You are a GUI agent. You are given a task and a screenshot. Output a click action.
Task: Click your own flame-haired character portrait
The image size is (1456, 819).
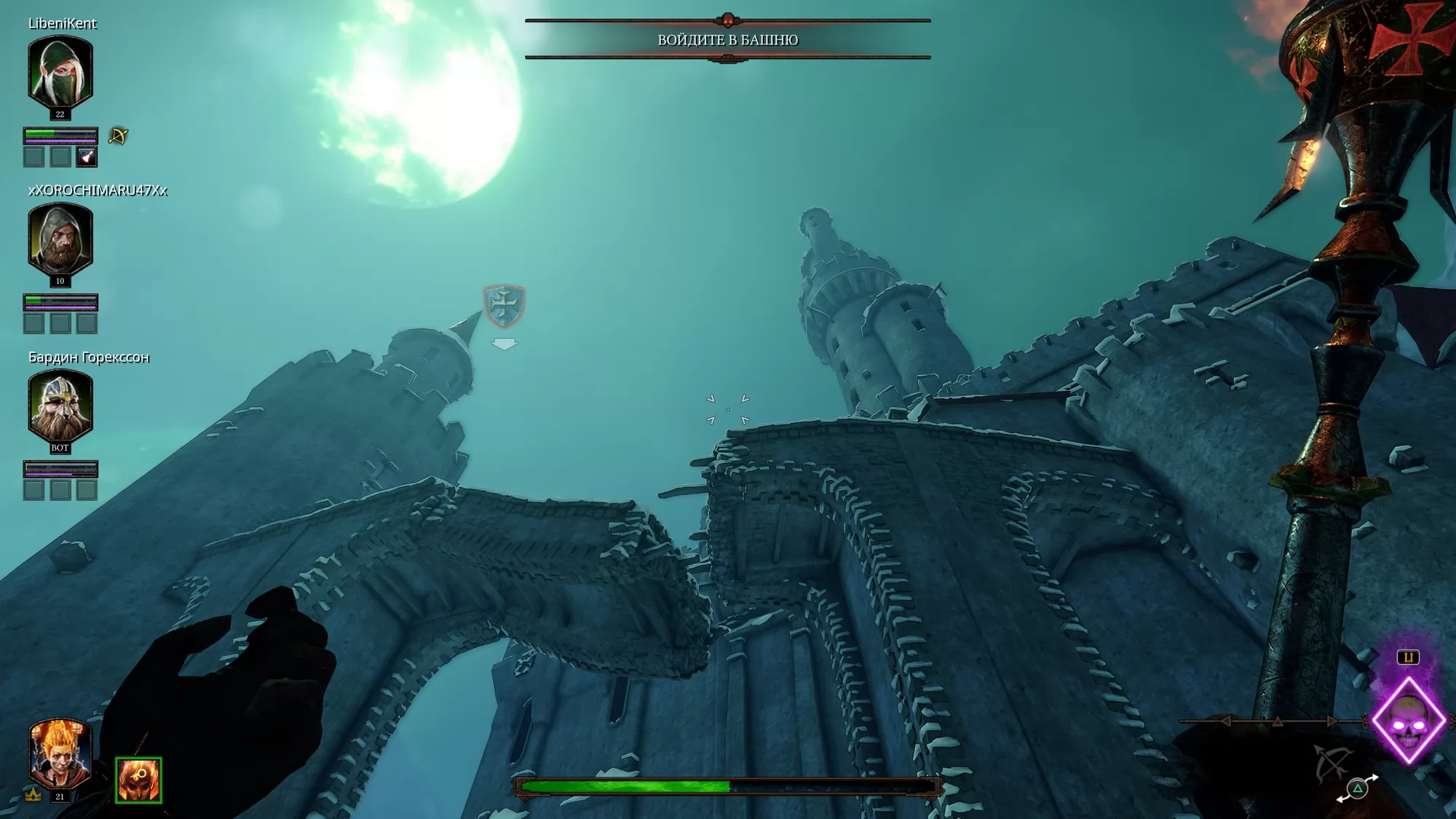(x=60, y=754)
